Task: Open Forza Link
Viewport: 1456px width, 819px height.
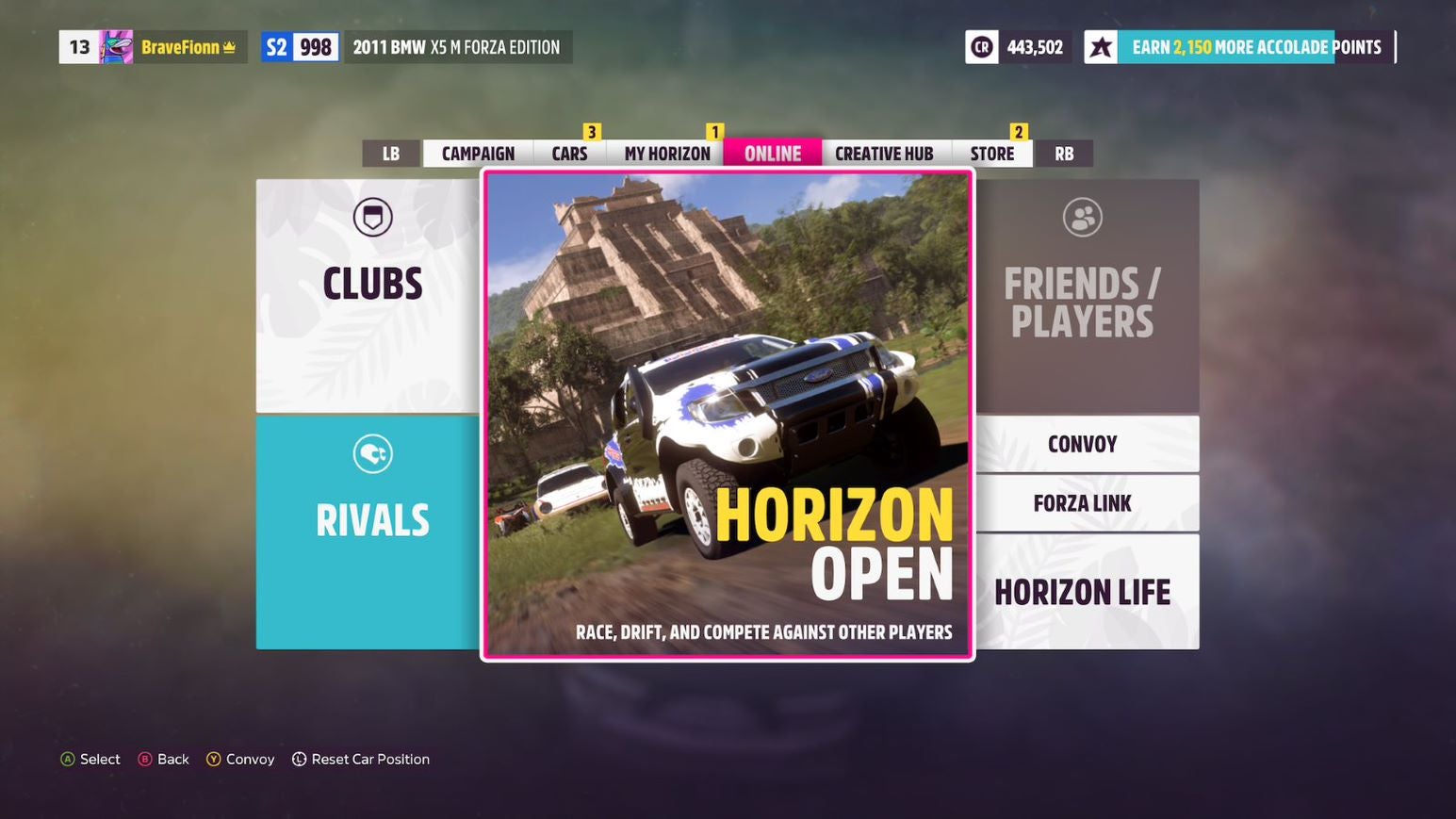Action: 1083,502
